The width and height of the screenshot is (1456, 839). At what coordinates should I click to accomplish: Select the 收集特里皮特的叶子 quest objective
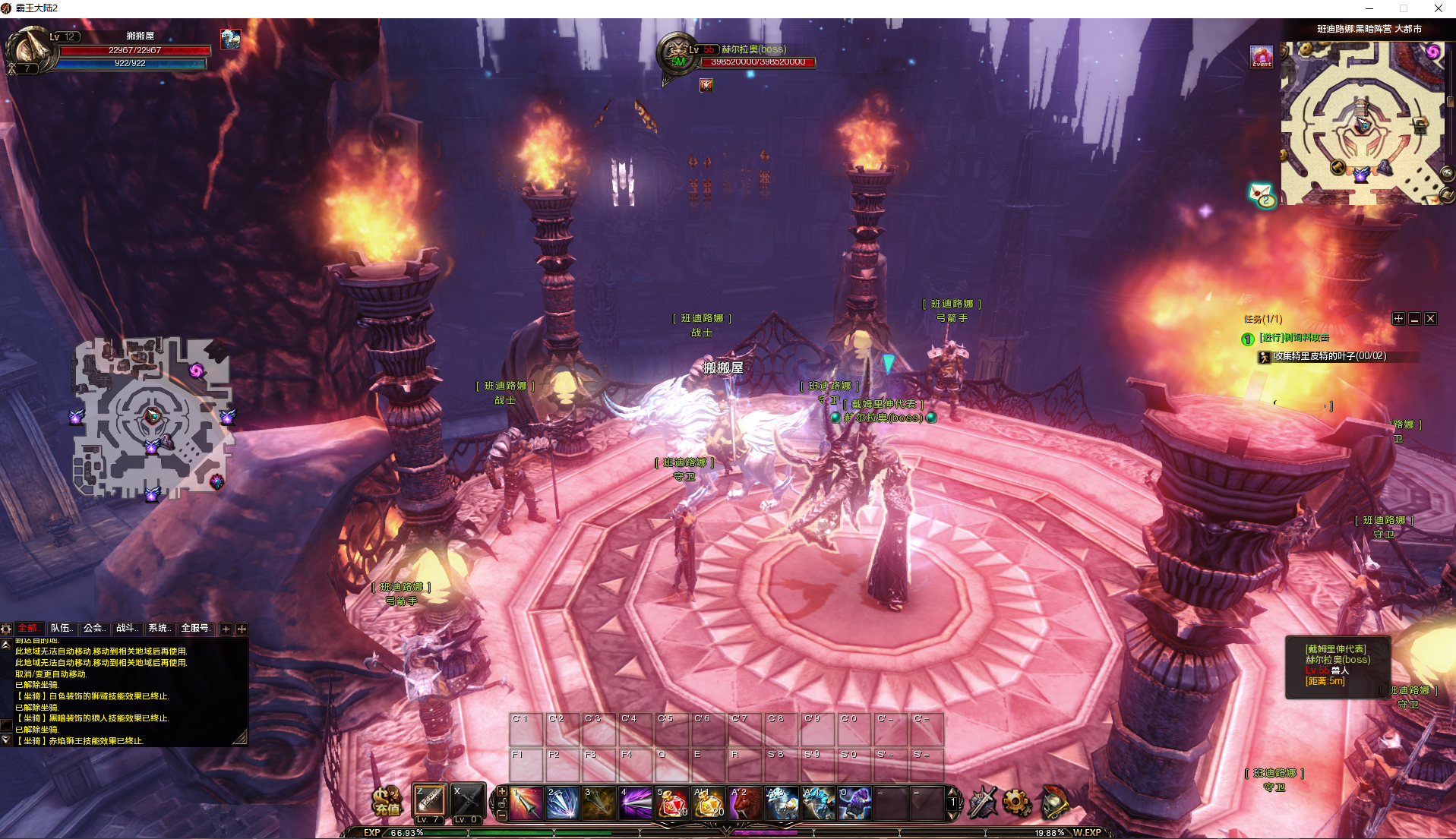(x=1329, y=356)
